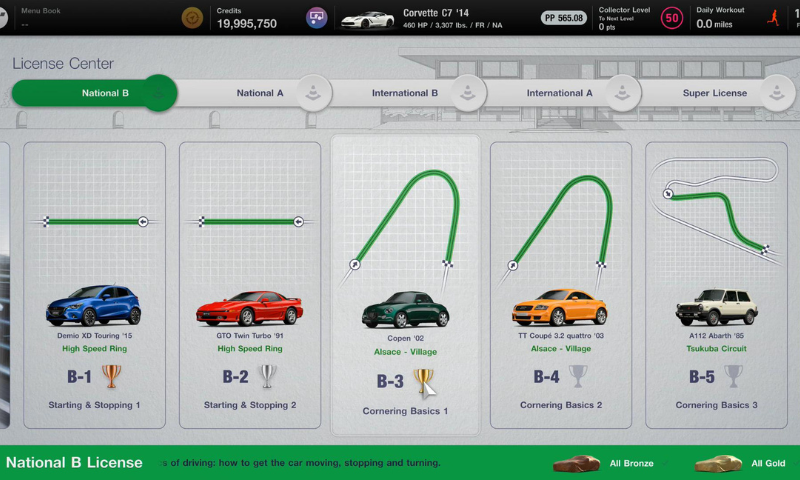Select the International B license tab
This screenshot has height=480, width=800.
point(405,93)
